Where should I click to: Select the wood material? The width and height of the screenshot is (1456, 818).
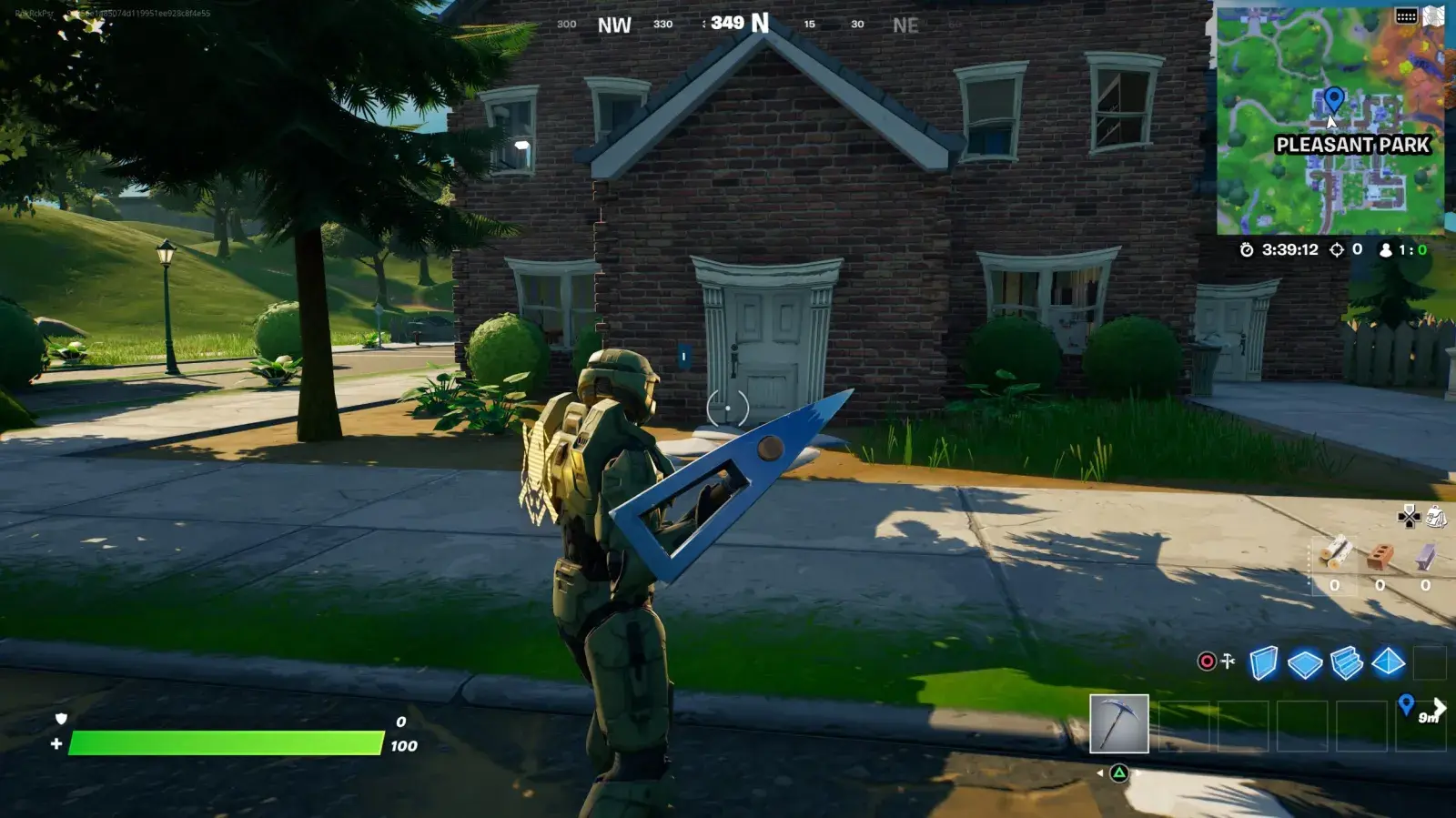coord(1336,552)
